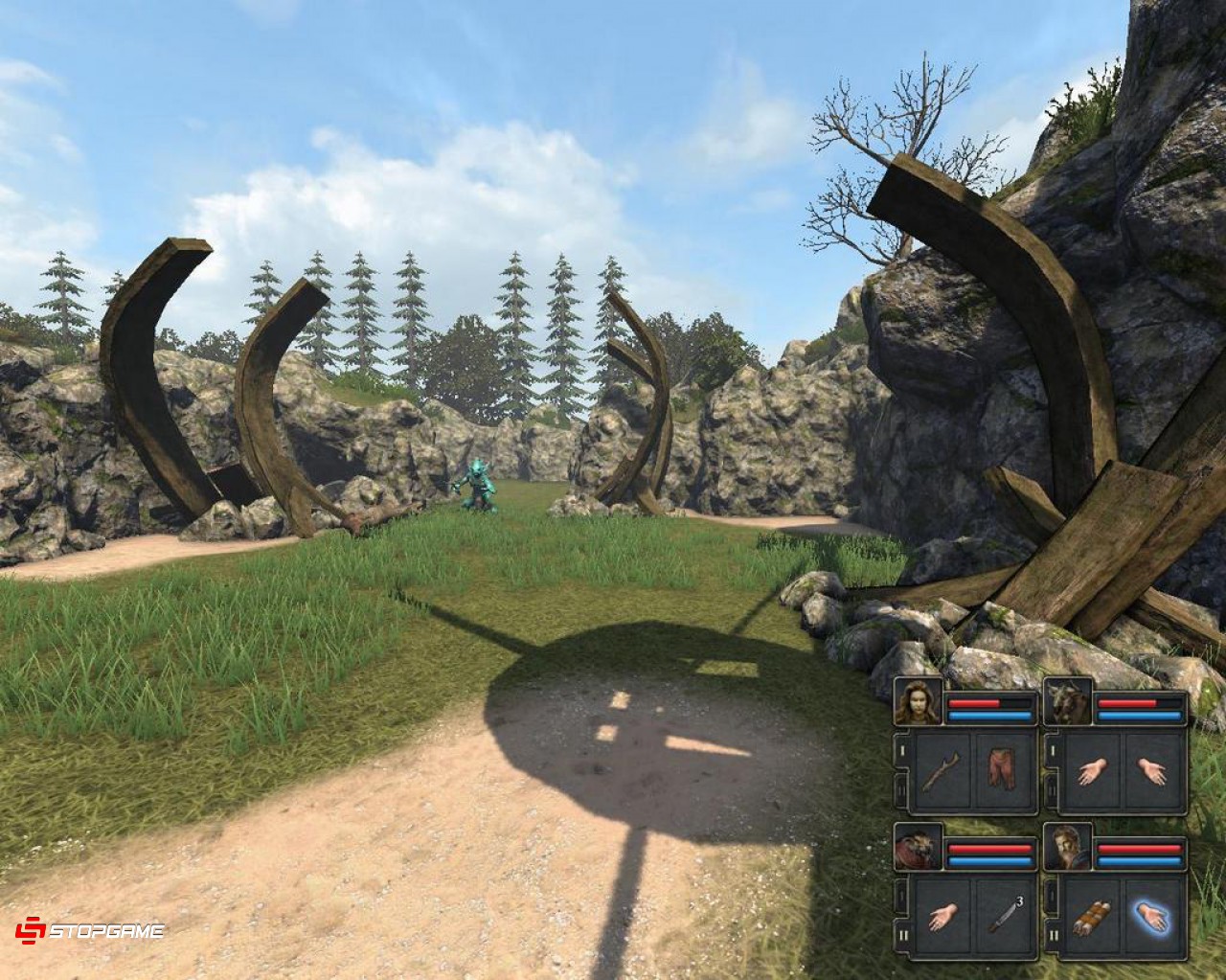The height and width of the screenshot is (980, 1226).
Task: Select the minotaur's weapon set I tab
Action: (1053, 751)
